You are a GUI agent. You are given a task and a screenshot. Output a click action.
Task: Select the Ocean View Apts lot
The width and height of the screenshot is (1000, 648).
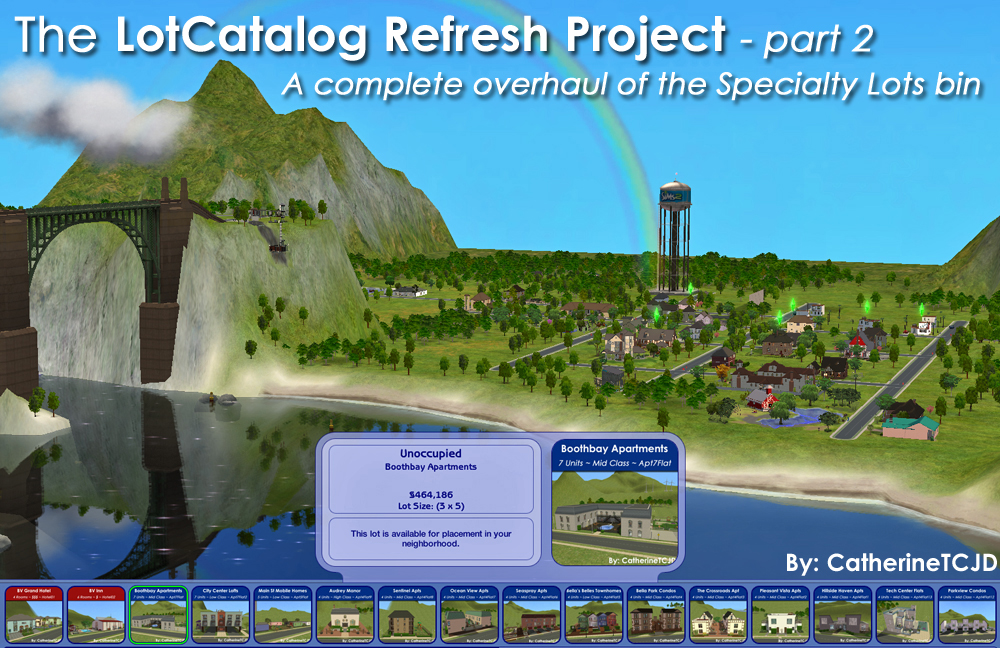469,614
